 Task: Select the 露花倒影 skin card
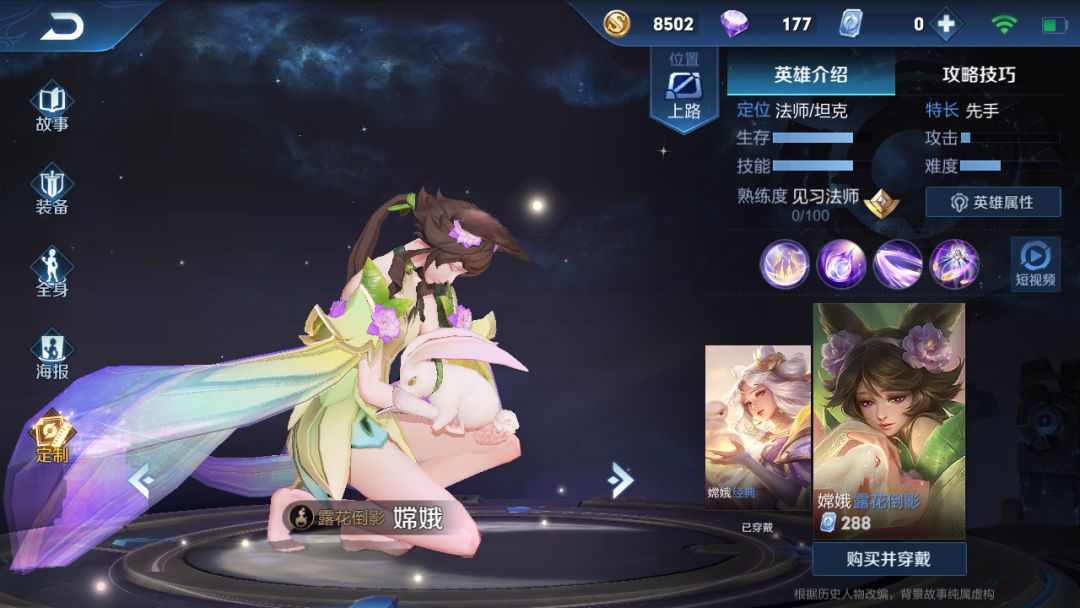coord(889,420)
